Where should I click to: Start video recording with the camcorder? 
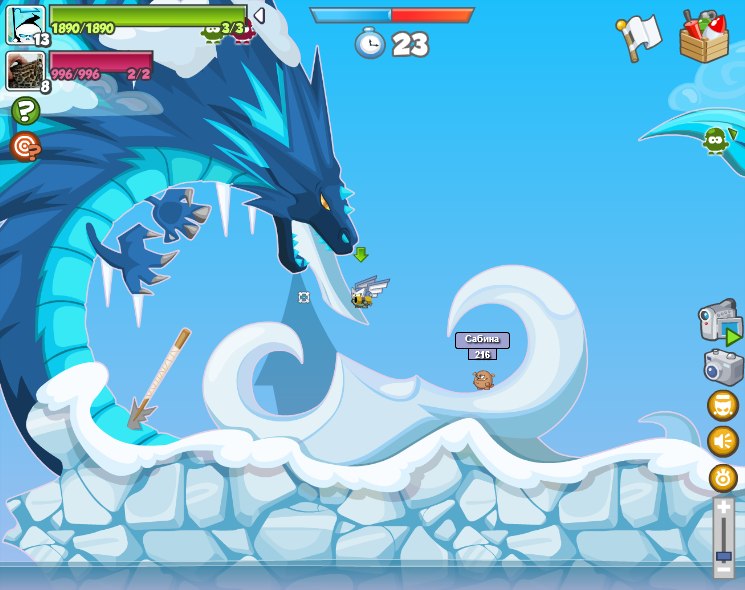tap(720, 322)
